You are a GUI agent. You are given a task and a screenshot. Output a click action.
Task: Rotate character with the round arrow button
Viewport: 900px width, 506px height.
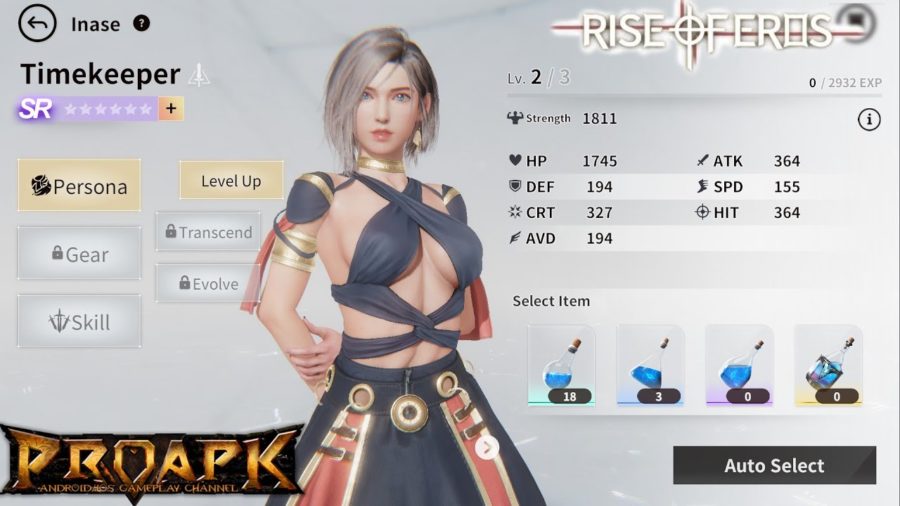click(487, 447)
